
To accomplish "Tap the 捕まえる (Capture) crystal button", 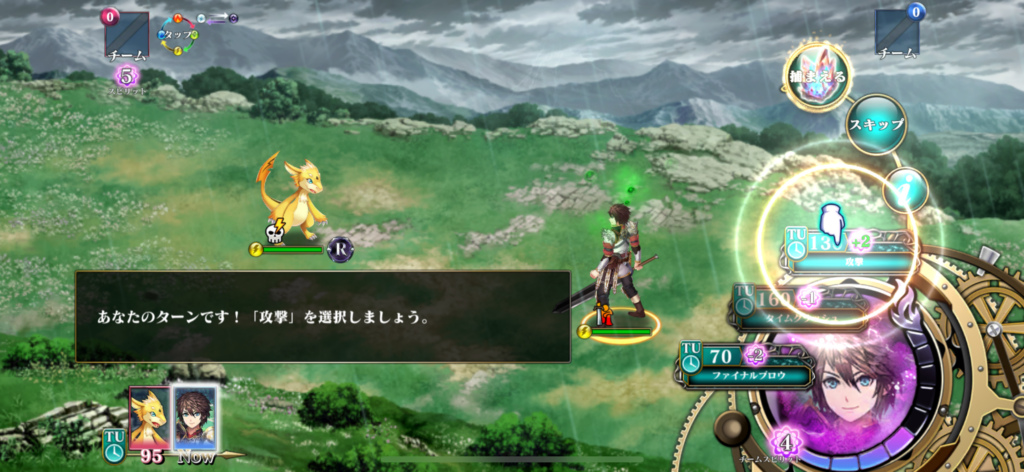I will pyautogui.click(x=818, y=75).
